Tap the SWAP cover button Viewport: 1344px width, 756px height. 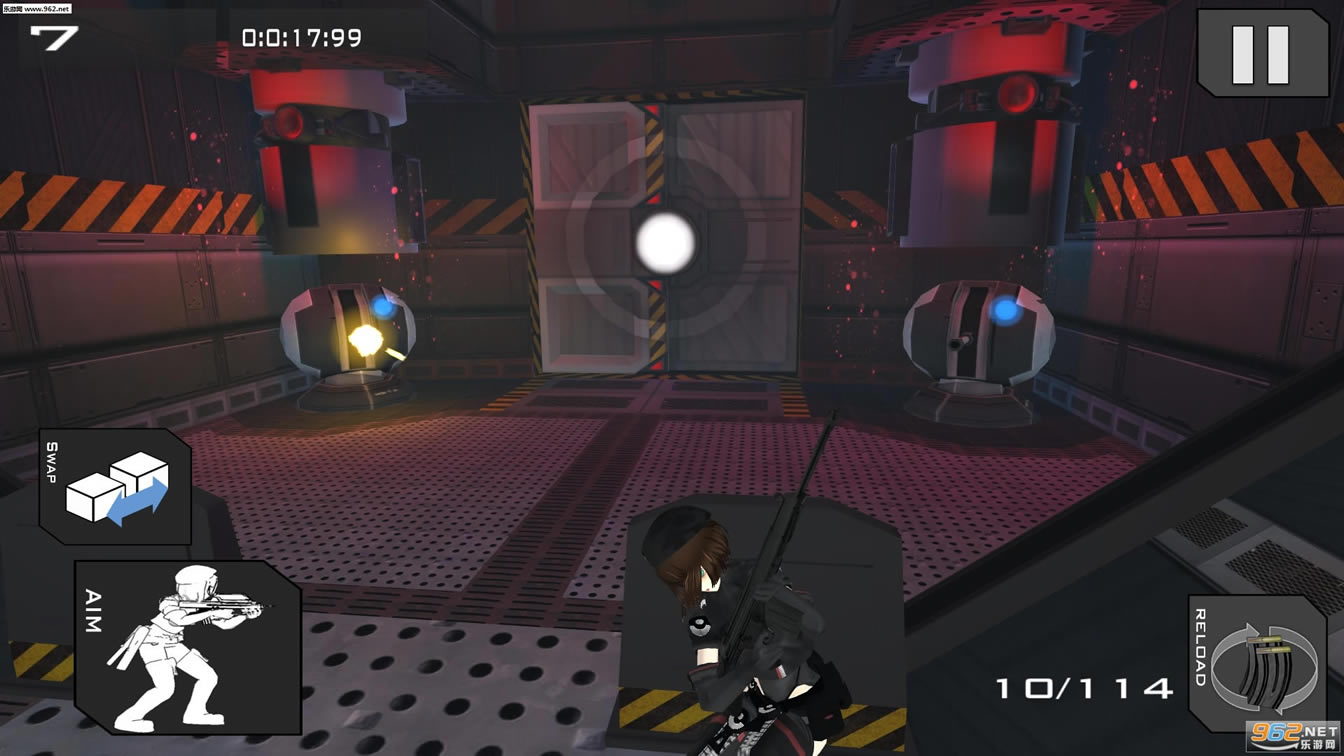tap(116, 488)
